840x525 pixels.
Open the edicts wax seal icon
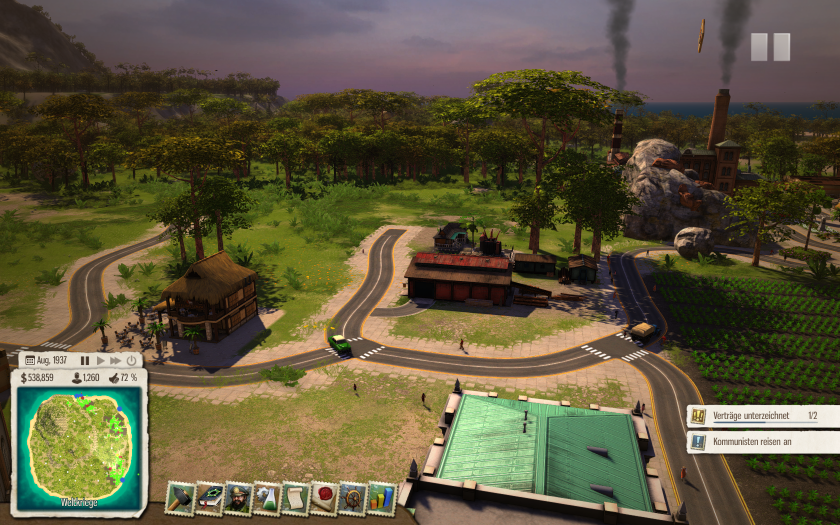coord(324,497)
